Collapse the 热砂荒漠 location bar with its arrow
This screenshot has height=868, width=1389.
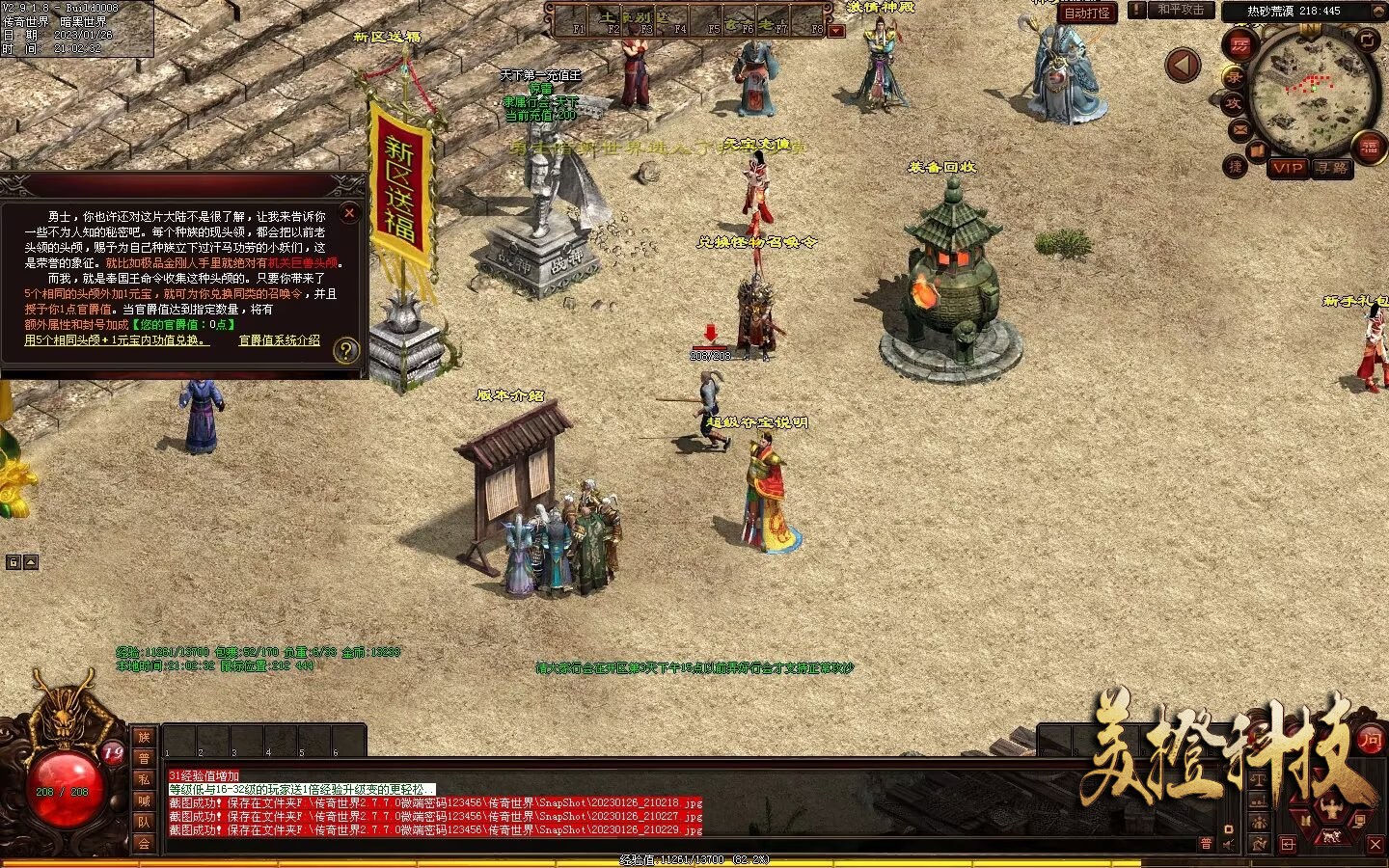click(1377, 11)
